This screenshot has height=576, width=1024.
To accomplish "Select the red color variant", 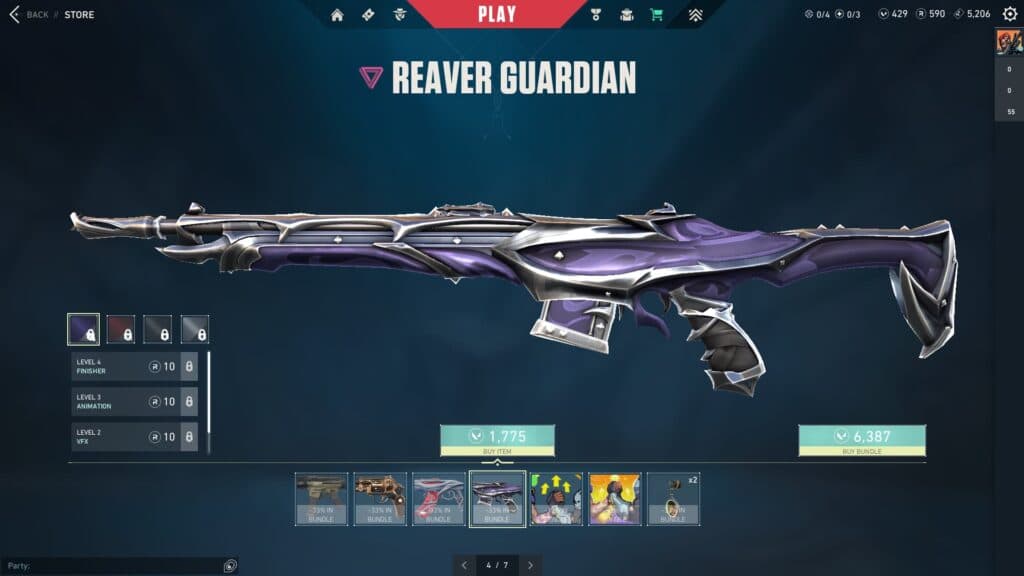I will [x=120, y=329].
